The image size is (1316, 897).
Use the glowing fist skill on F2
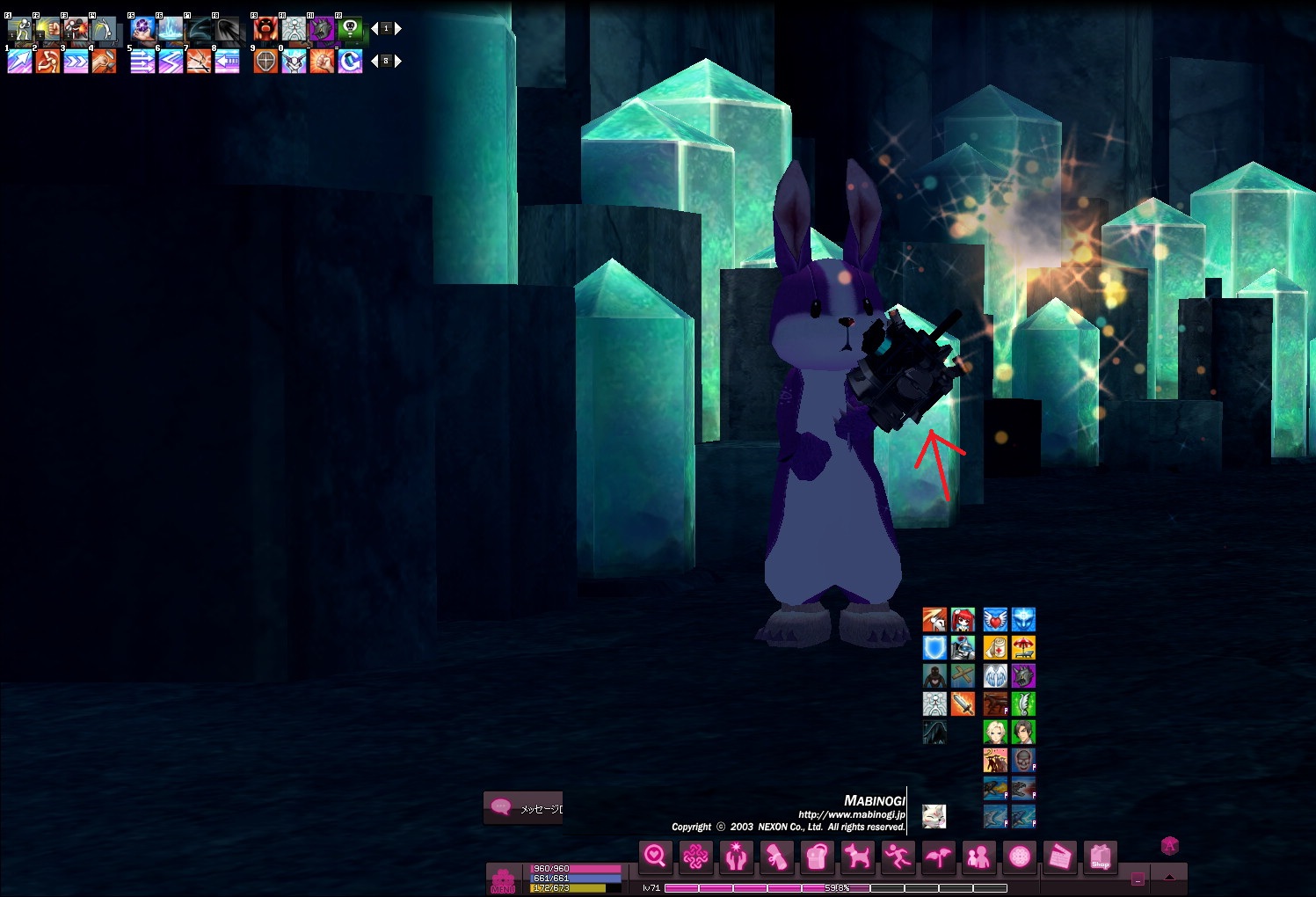47,29
